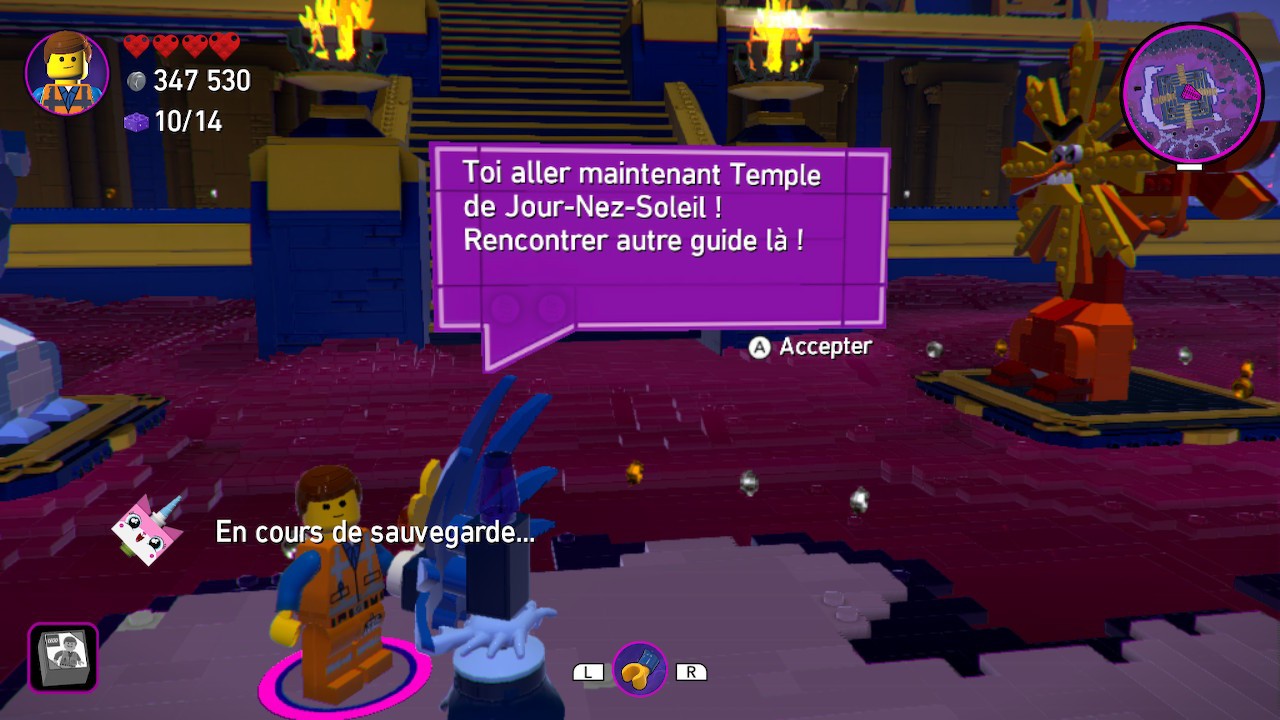Expand the speech bubble dialog text
Viewport: 1280px width, 720px height.
pos(643,207)
